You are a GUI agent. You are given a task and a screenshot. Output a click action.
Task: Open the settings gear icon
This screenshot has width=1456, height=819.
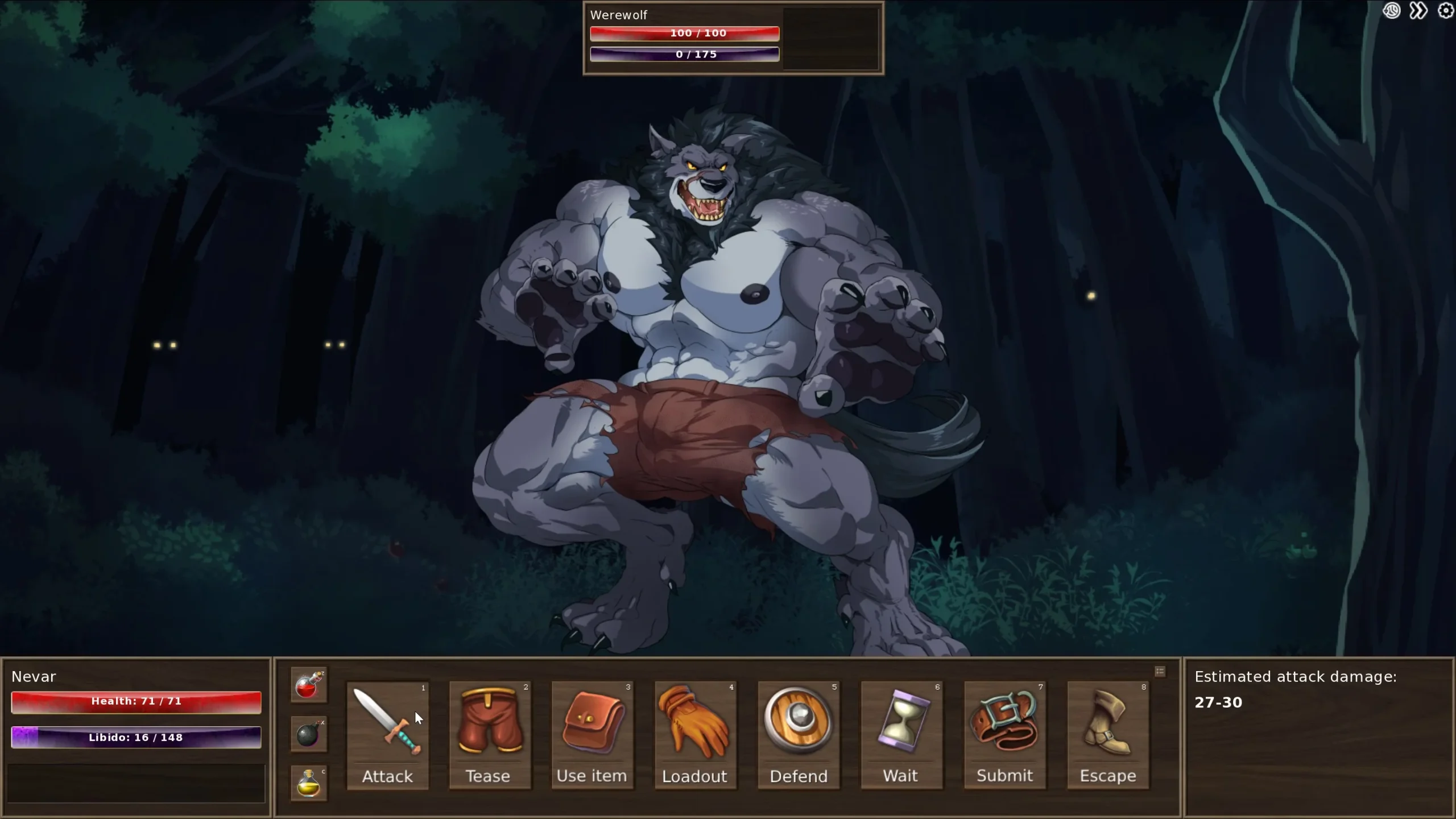[x=1445, y=11]
